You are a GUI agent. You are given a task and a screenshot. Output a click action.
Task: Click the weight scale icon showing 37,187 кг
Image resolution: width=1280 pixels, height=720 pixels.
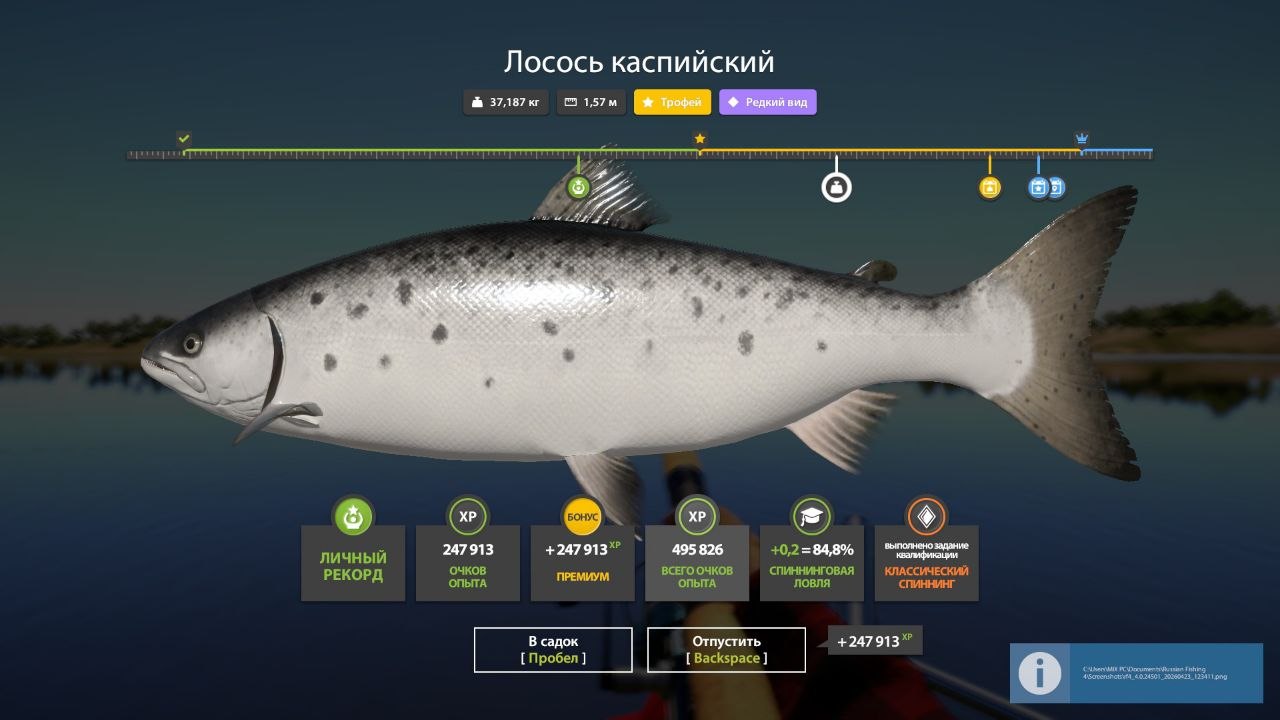pos(505,101)
